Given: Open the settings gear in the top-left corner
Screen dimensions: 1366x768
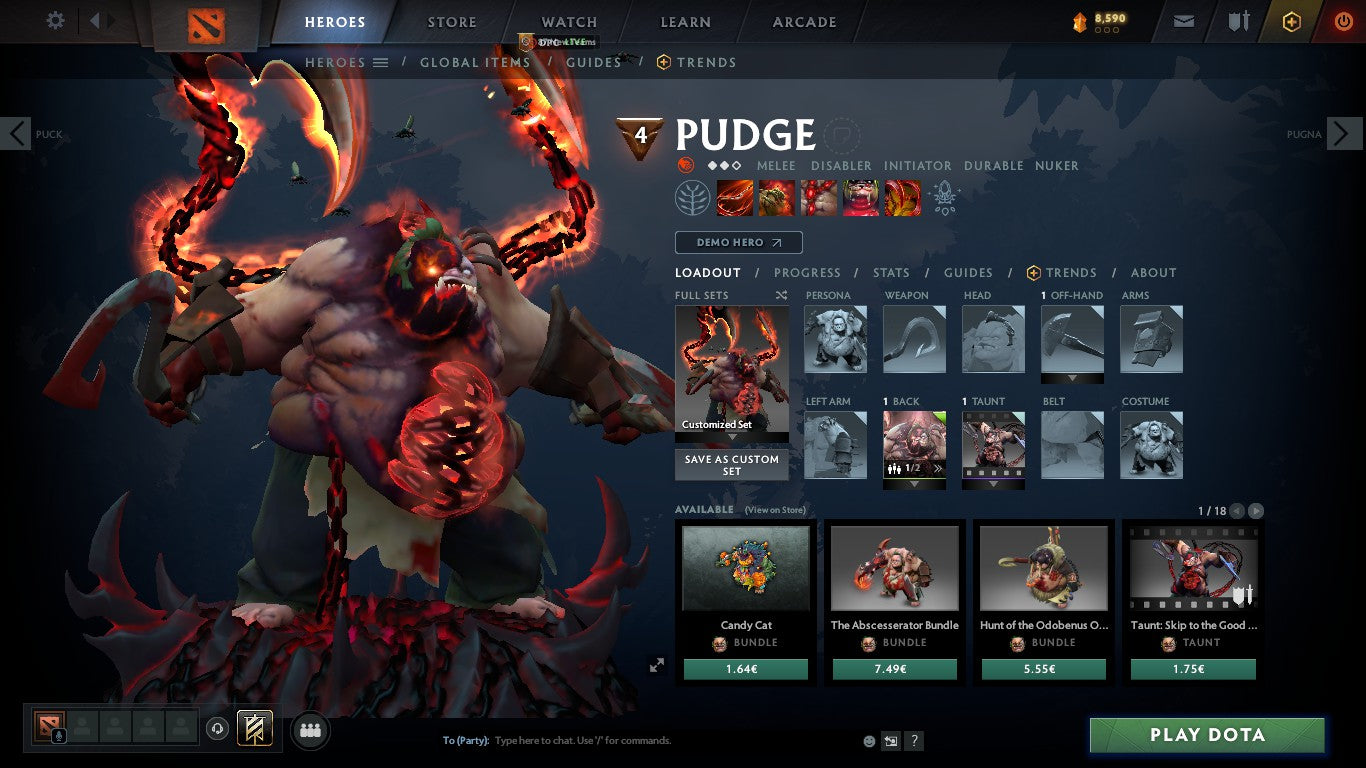Looking at the screenshot, I should [x=55, y=20].
